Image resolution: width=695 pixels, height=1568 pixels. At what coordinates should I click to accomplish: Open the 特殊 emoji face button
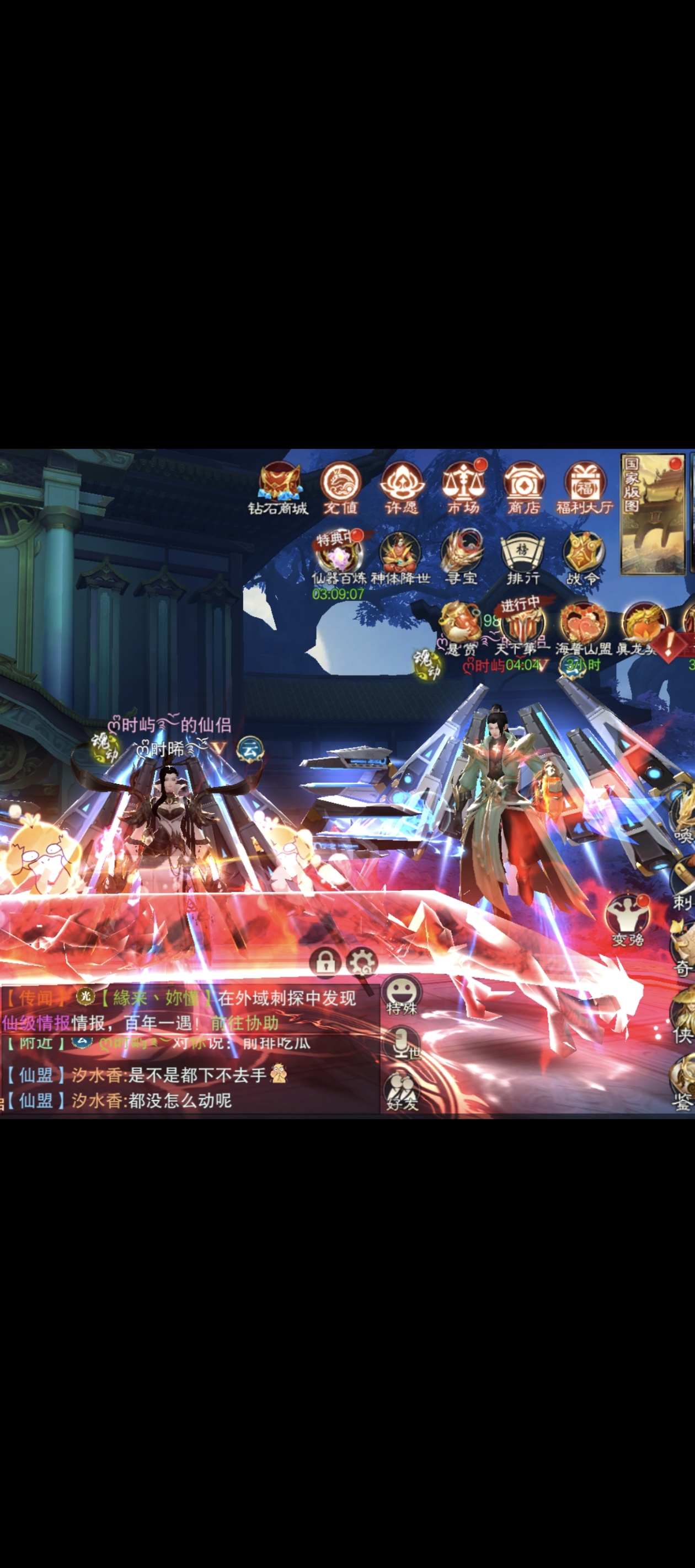point(402,993)
